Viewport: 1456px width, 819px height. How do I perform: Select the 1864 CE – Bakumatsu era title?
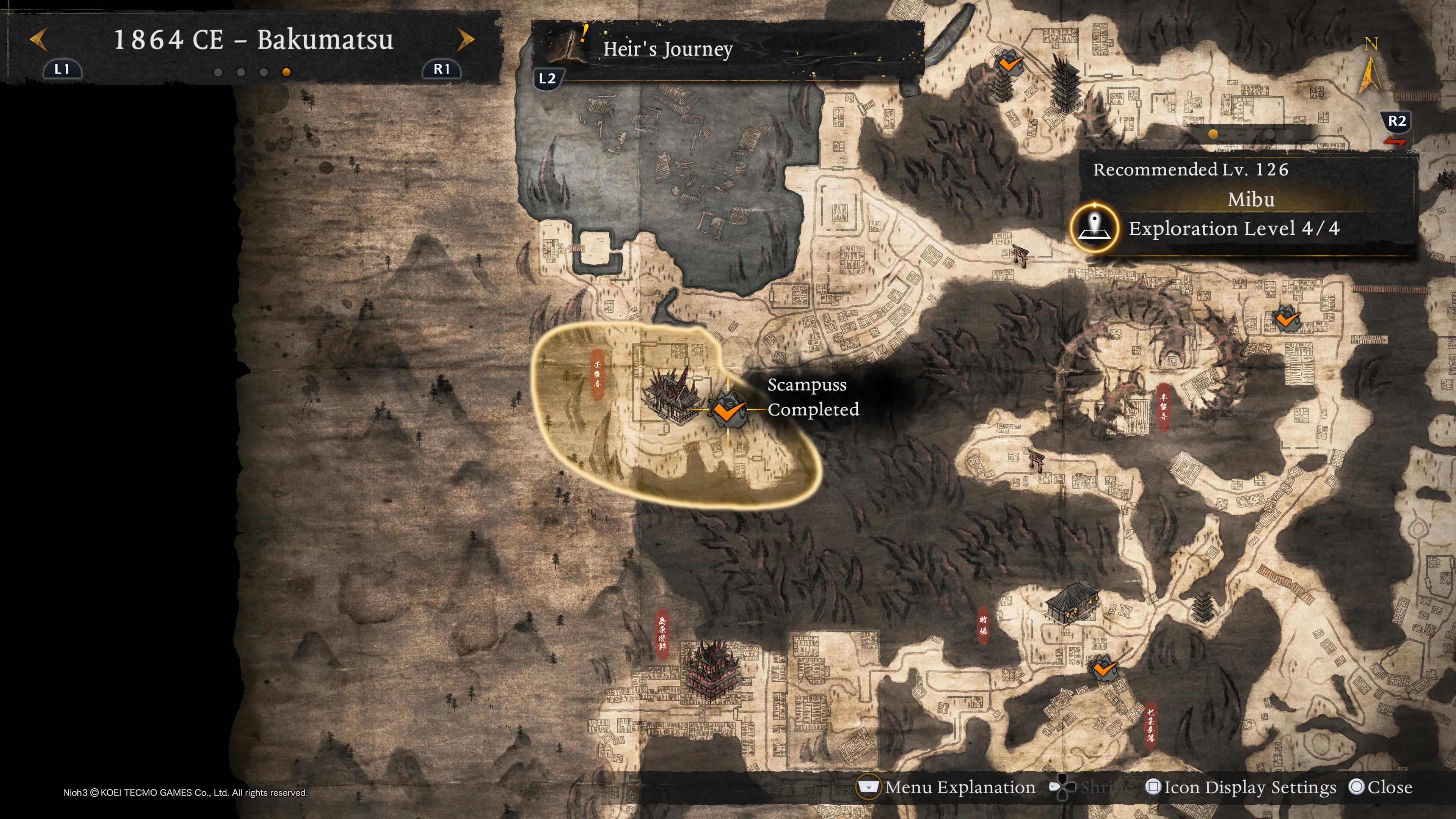(253, 39)
